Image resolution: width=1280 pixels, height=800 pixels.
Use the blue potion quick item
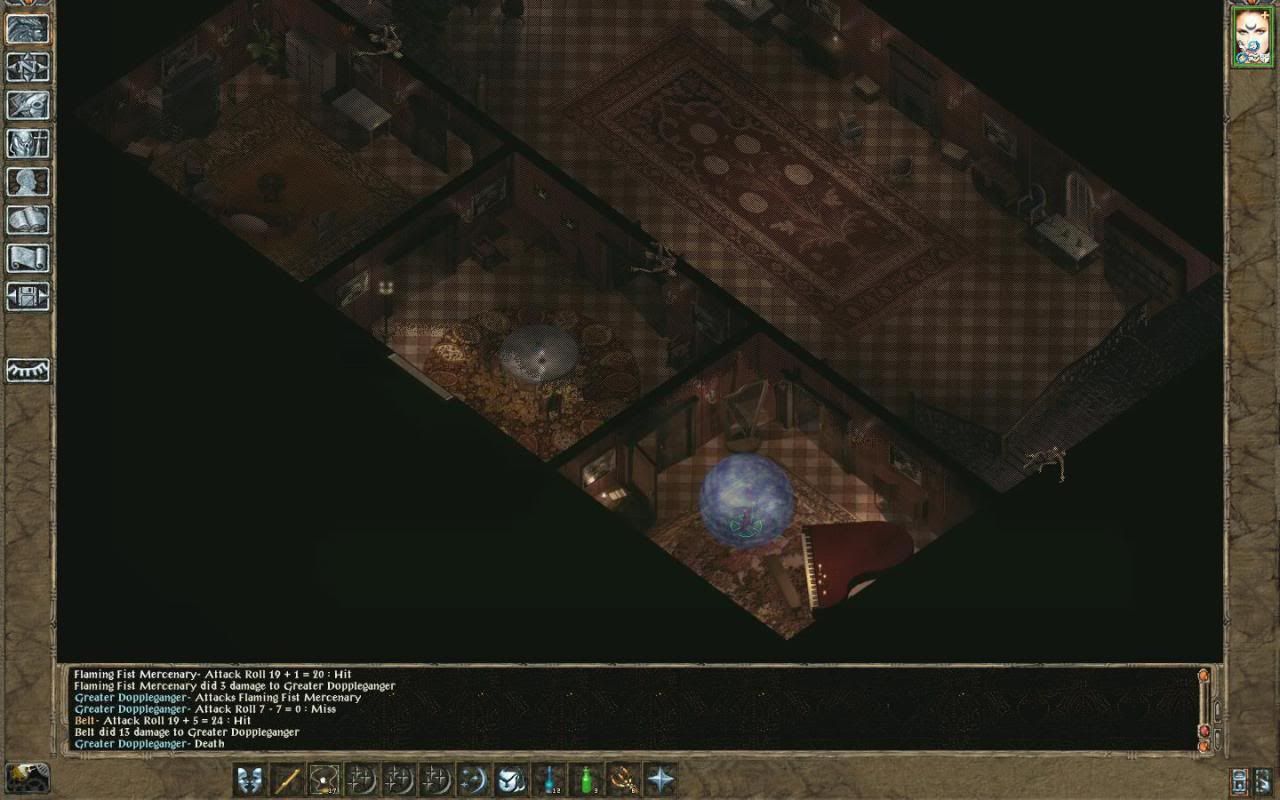pyautogui.click(x=549, y=779)
